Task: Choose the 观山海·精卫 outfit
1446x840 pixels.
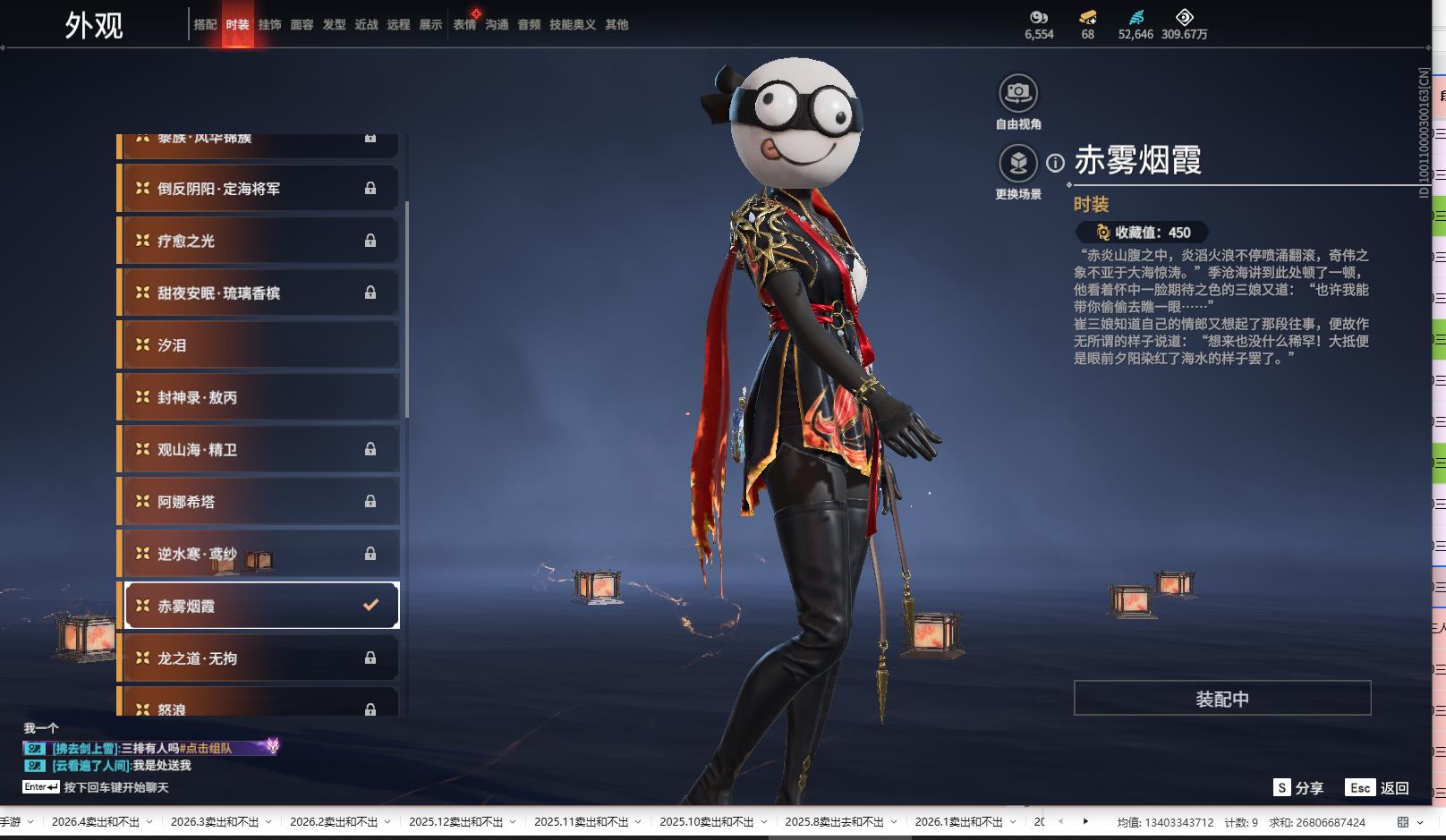Action: pos(259,450)
